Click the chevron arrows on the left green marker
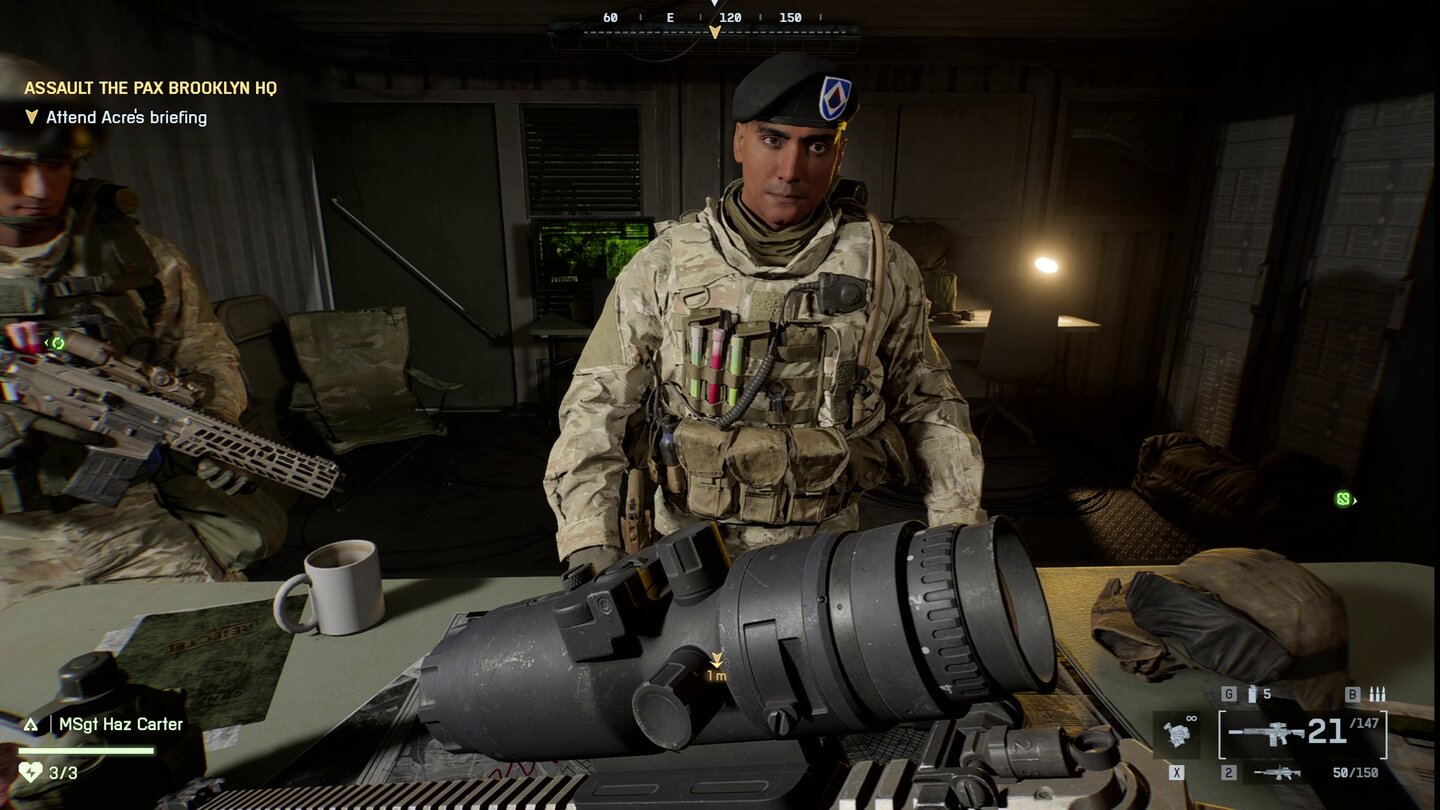This screenshot has height=810, width=1440. [x=47, y=345]
